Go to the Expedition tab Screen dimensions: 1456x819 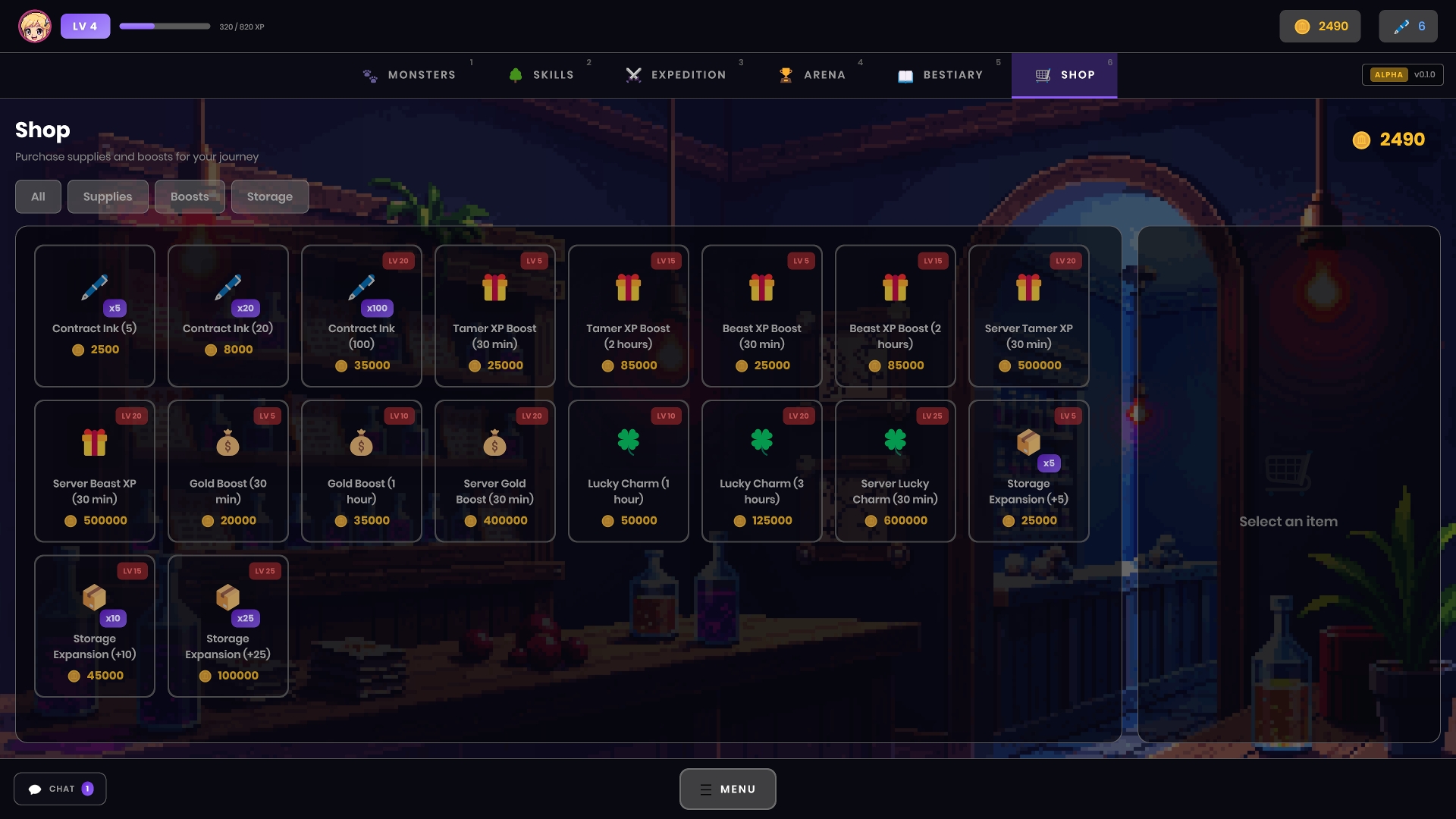[676, 75]
